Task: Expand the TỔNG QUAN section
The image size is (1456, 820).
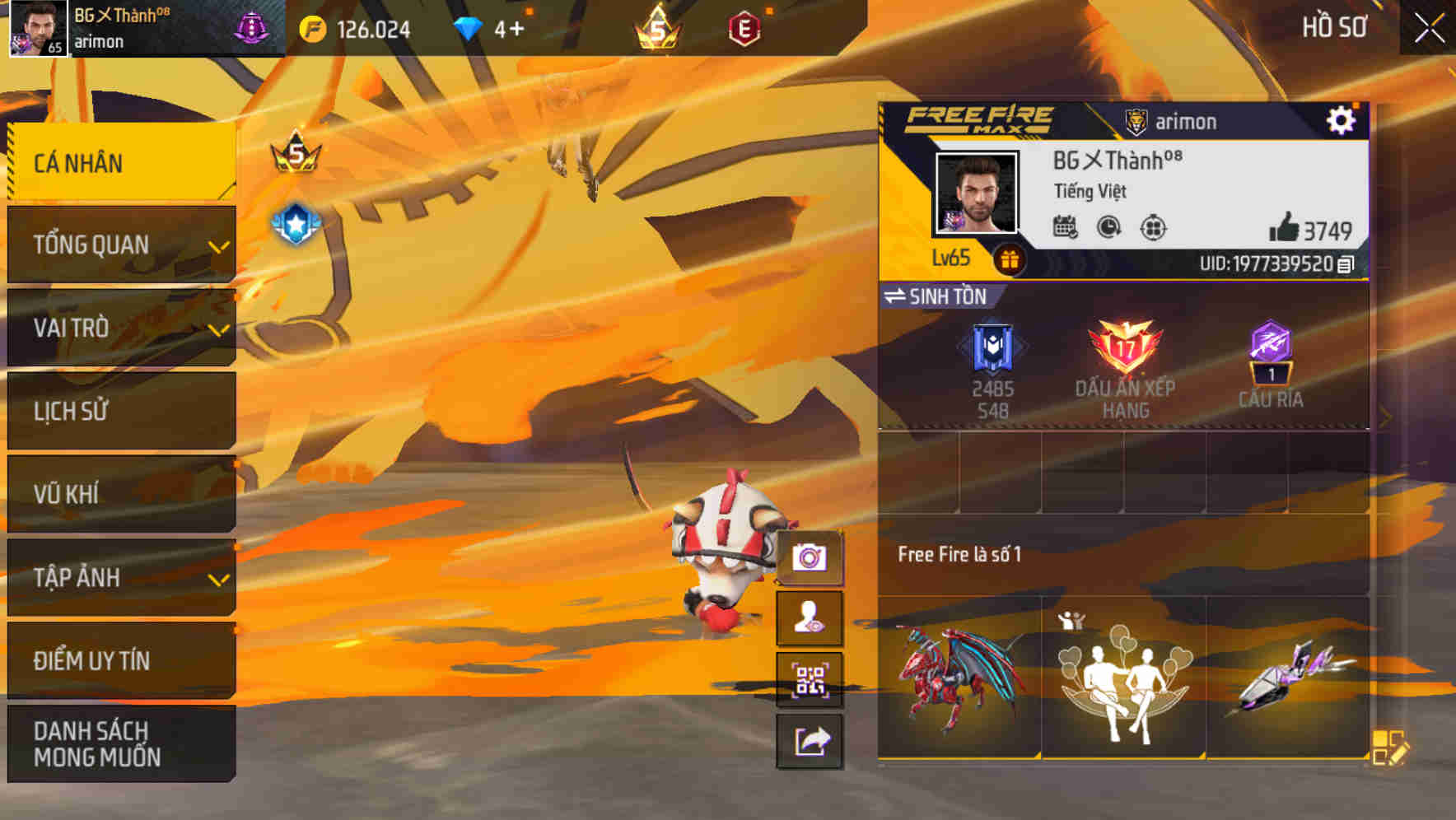Action: point(121,245)
